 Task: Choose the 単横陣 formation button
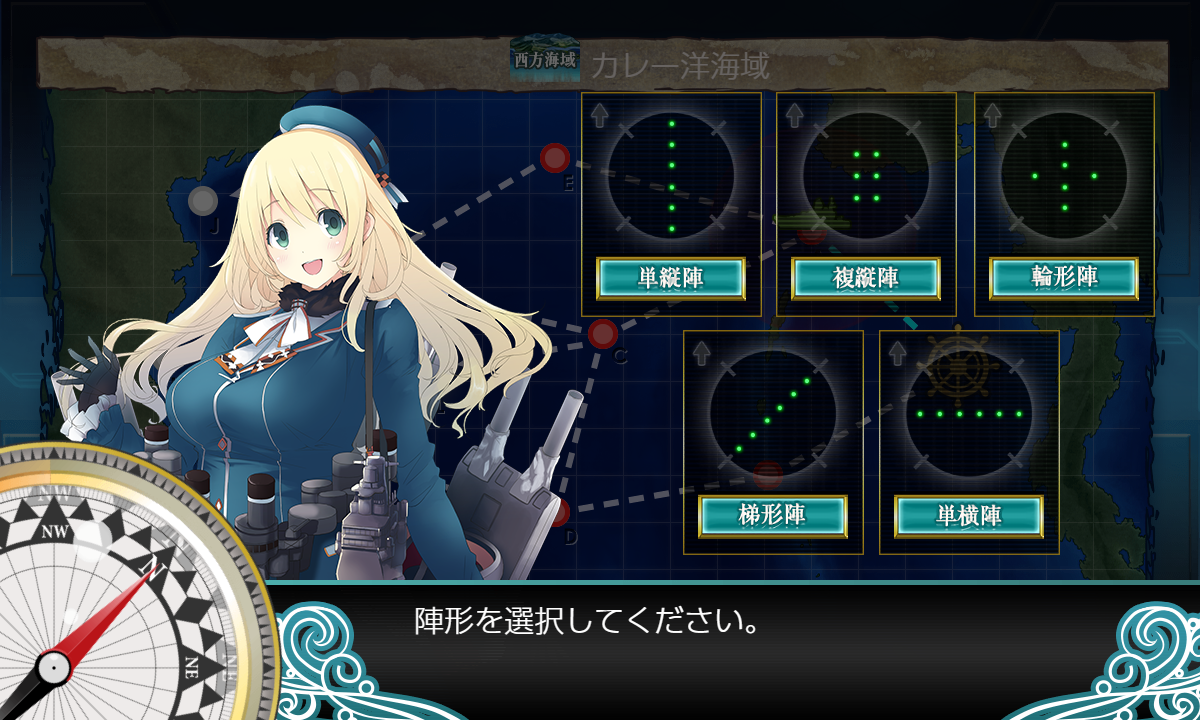tap(969, 516)
